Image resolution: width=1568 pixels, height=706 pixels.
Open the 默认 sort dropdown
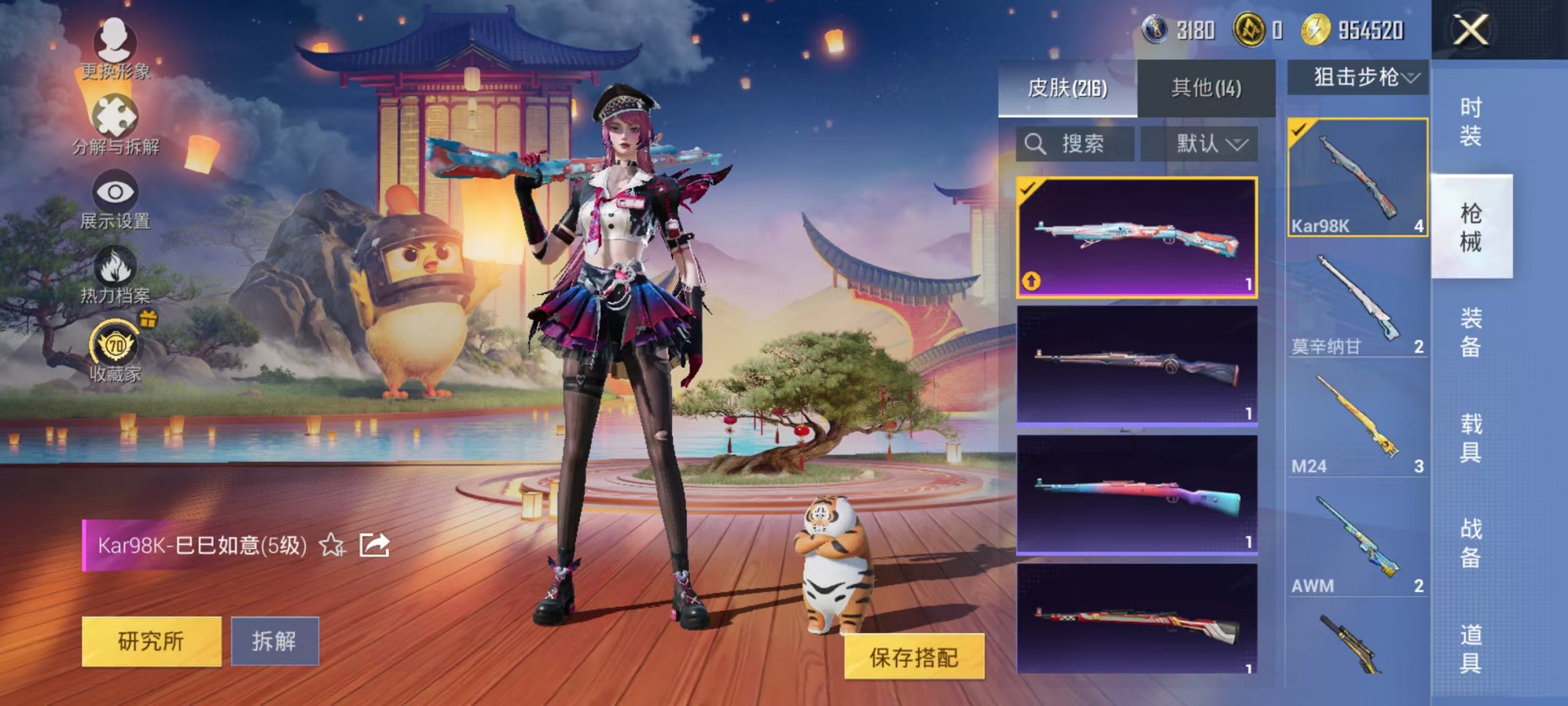pos(1199,143)
